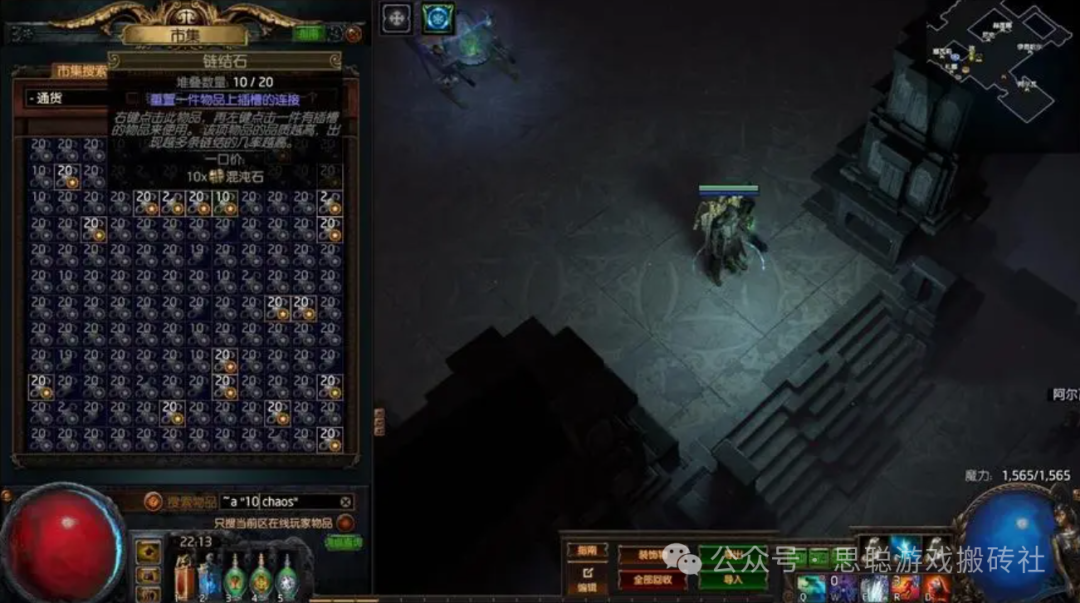Click the four-arrow icon at top of screen
The width and height of the screenshot is (1080, 603).
(397, 18)
